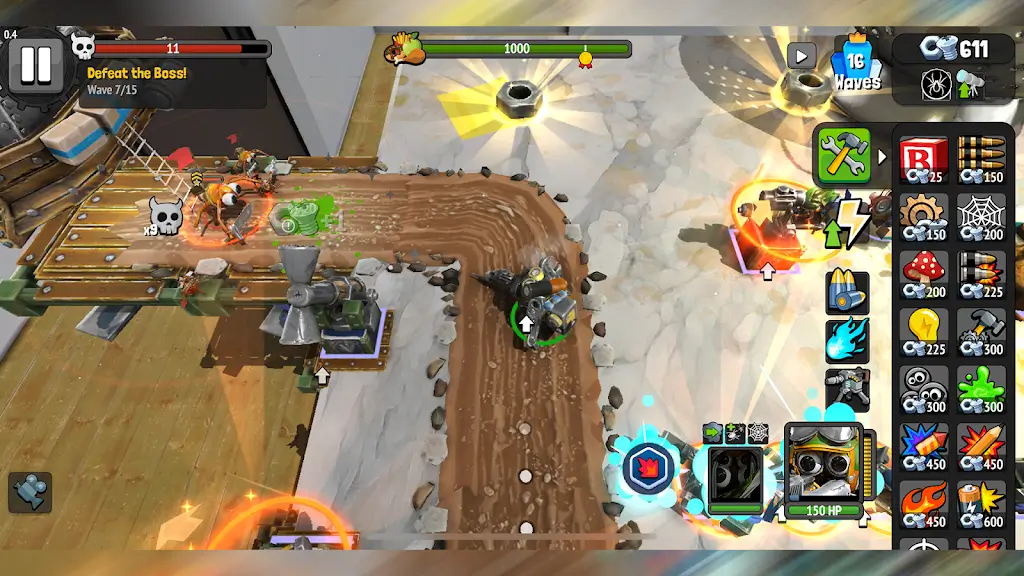Image resolution: width=1024 pixels, height=576 pixels.
Task: Activate the bullets ammo ability
Action: (846, 291)
